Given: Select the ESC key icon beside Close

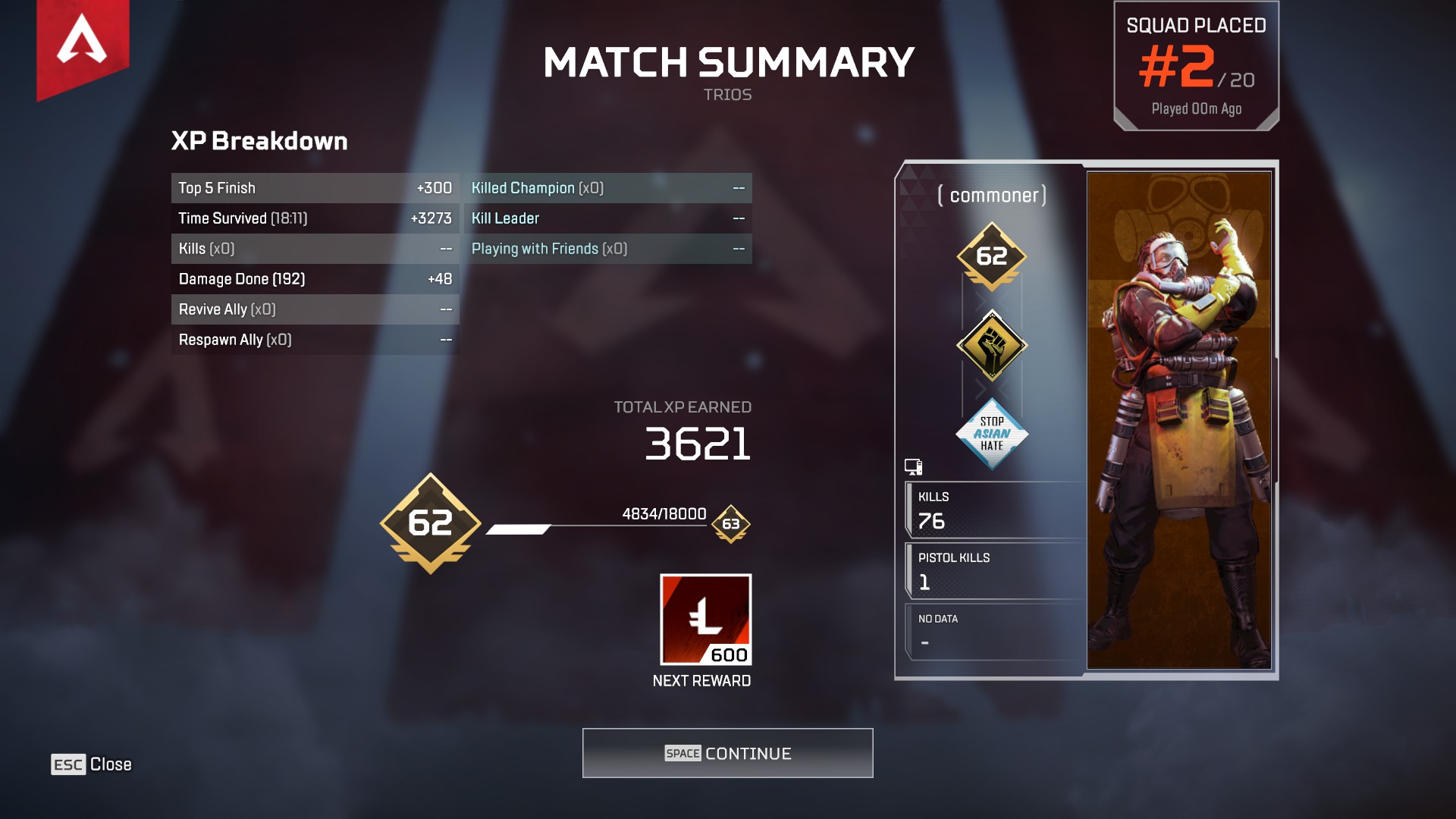Looking at the screenshot, I should tap(69, 764).
